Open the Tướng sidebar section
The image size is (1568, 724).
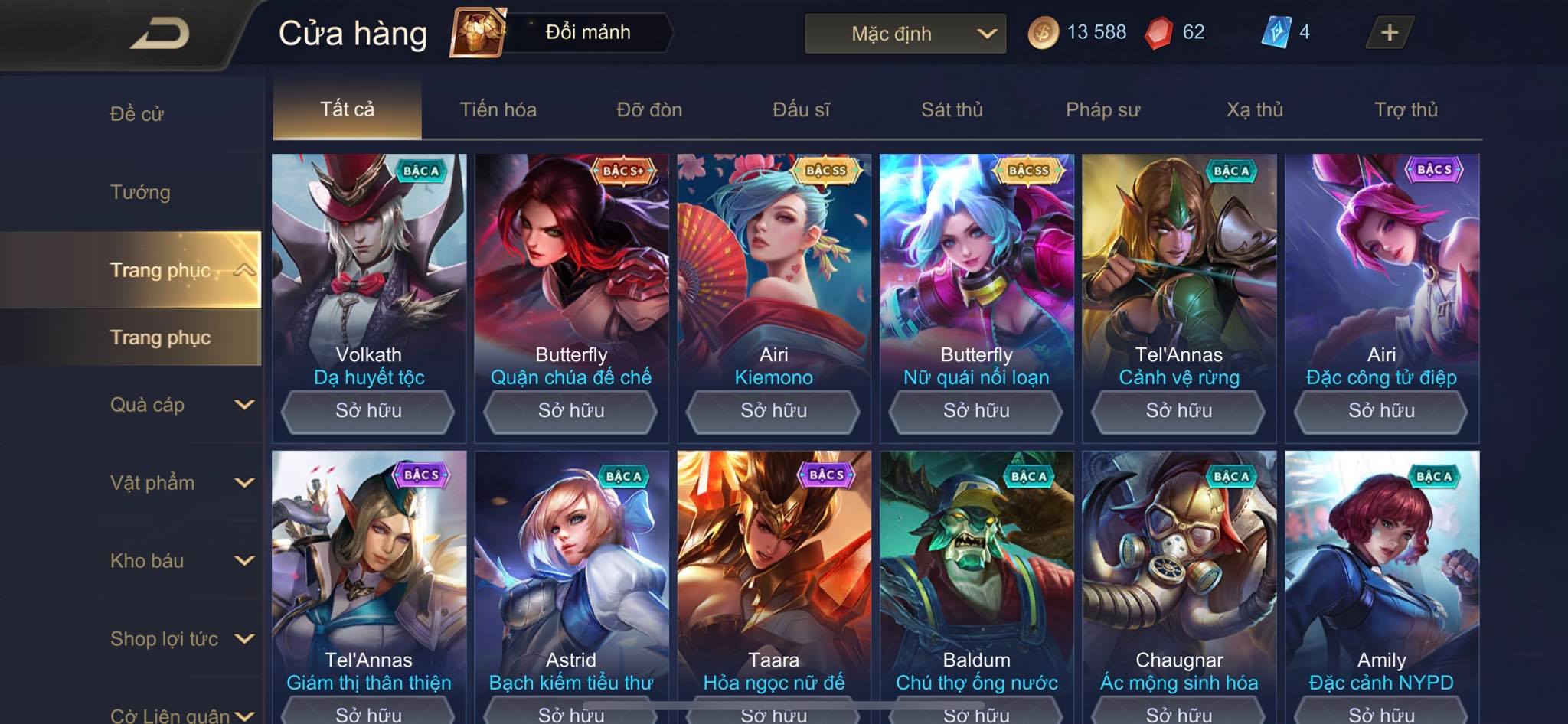point(140,192)
